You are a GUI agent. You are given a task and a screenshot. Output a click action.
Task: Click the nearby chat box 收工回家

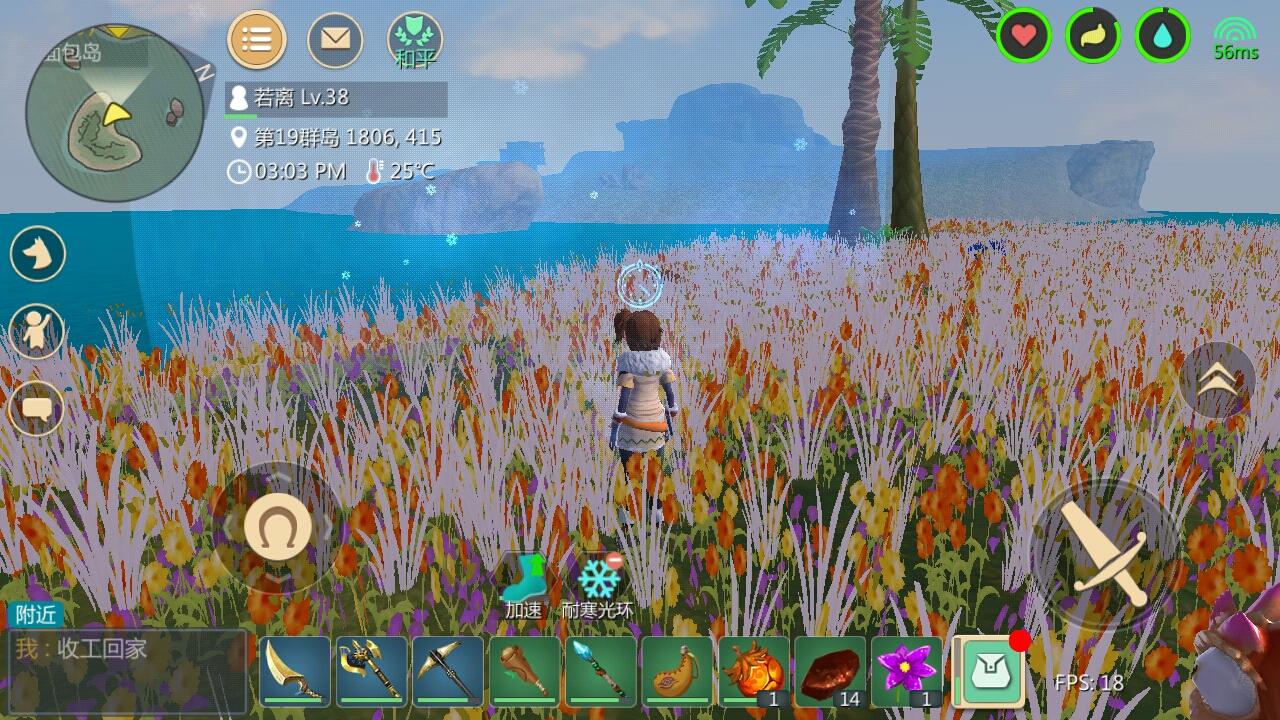click(x=127, y=658)
